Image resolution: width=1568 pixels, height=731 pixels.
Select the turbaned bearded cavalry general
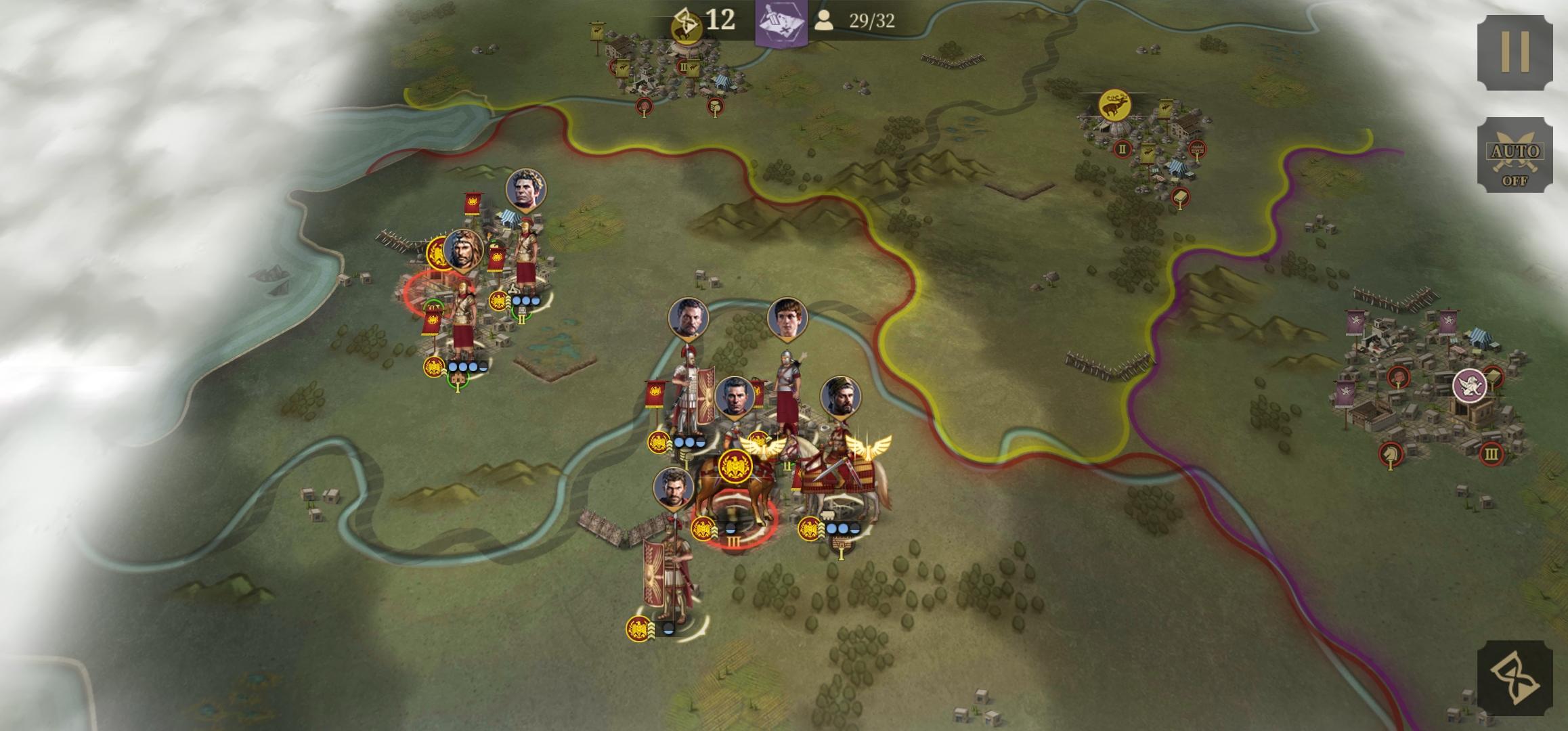pos(840,397)
